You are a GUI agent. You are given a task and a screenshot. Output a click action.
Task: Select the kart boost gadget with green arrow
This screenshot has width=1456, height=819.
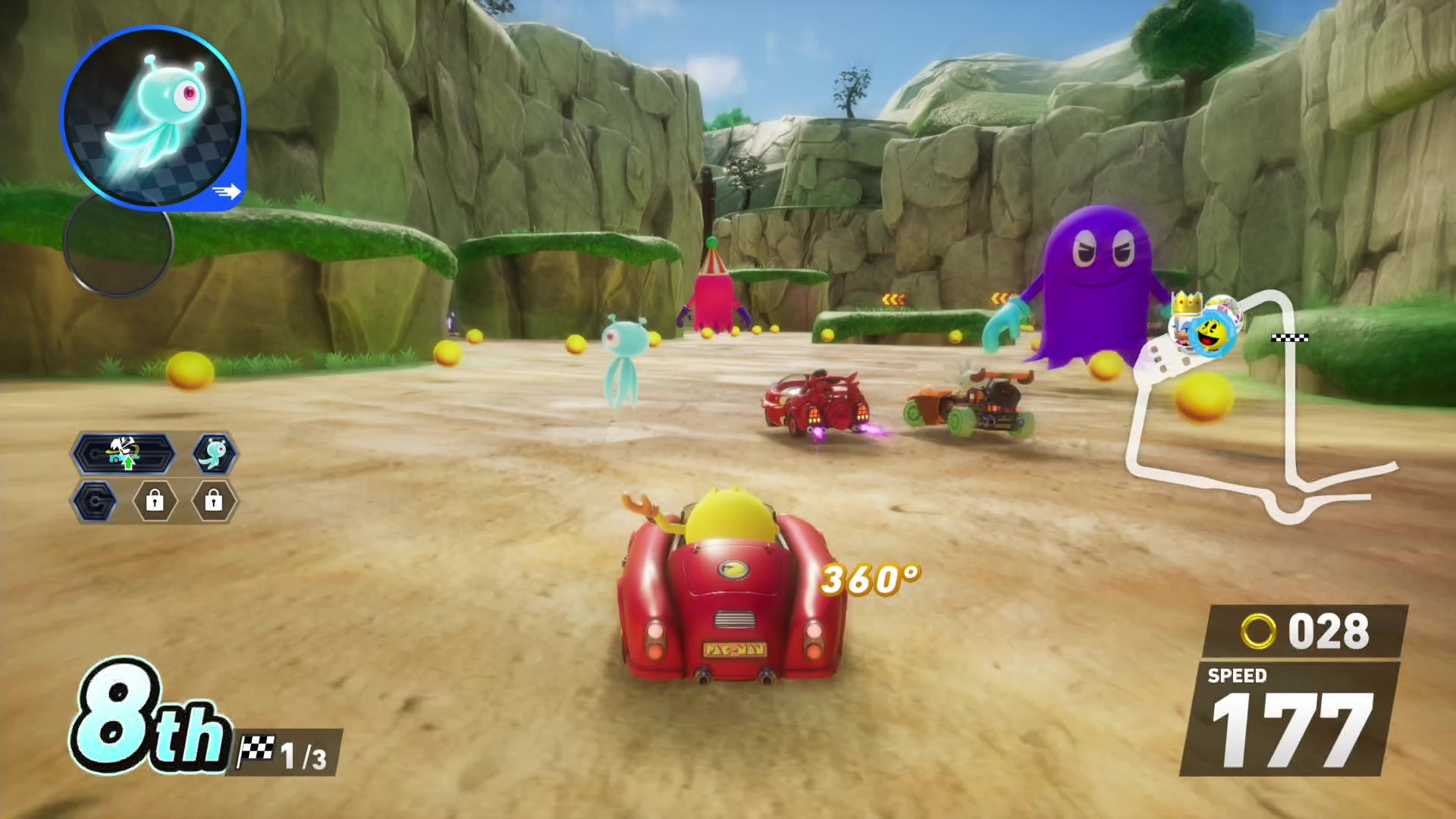(x=124, y=453)
